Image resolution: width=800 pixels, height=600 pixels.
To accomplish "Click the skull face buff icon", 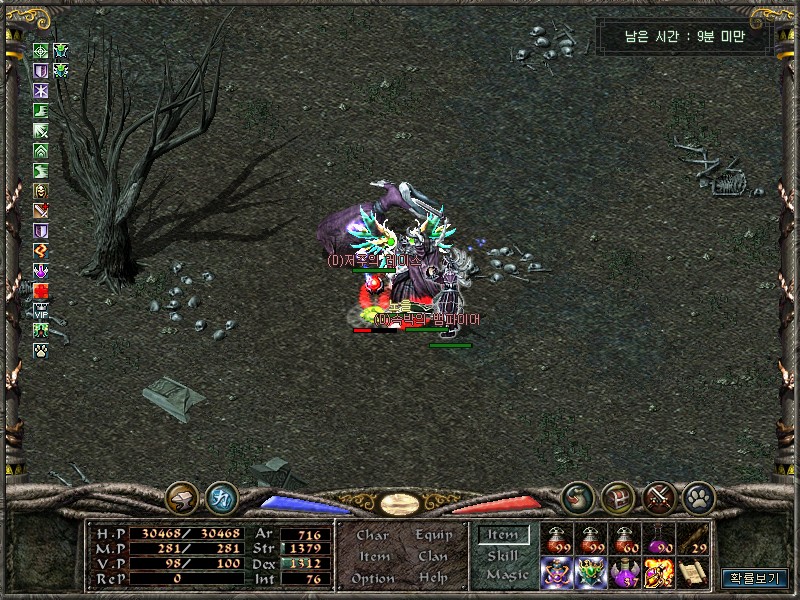I will point(41,191).
